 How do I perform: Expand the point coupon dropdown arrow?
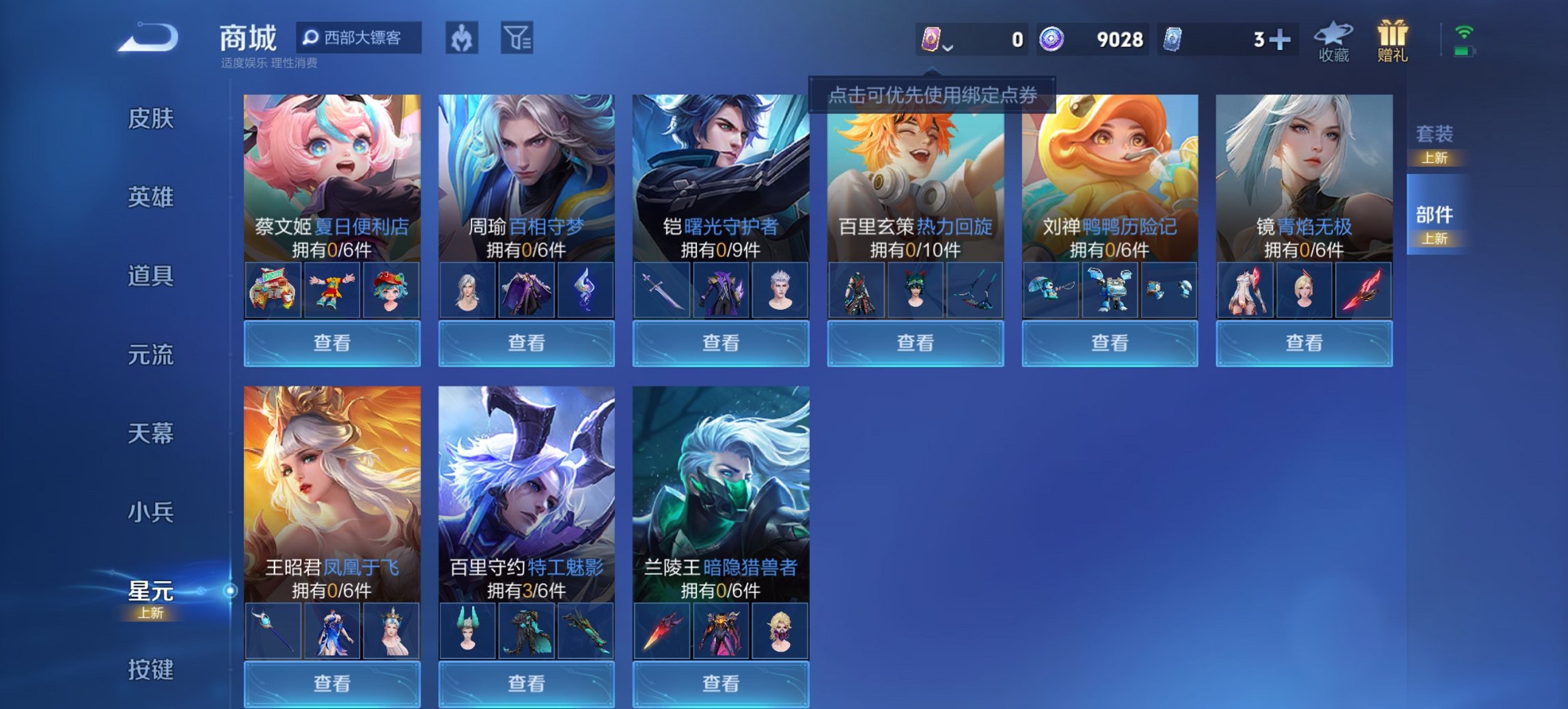(x=949, y=48)
